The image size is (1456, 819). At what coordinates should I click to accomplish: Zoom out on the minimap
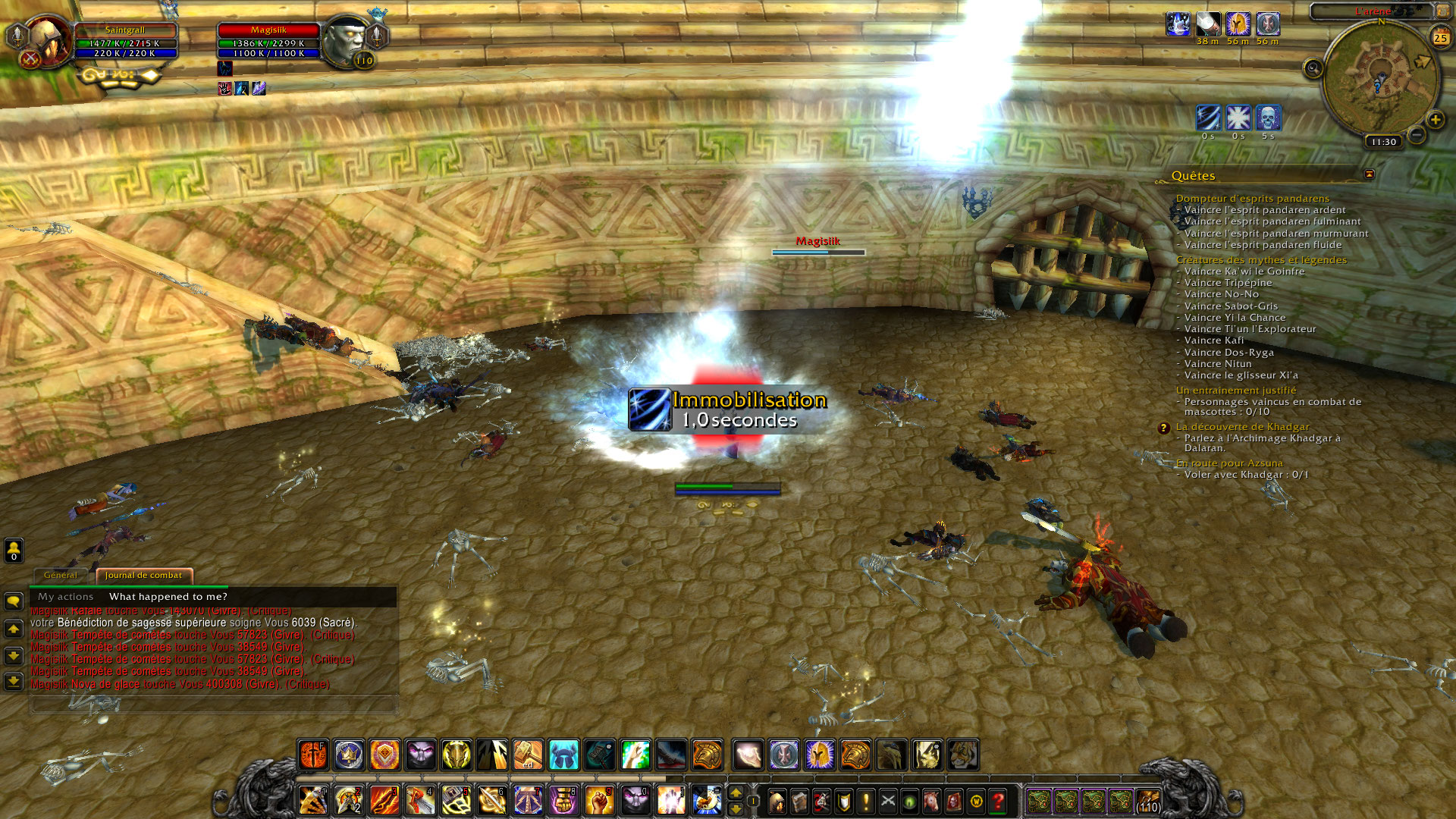[1416, 136]
